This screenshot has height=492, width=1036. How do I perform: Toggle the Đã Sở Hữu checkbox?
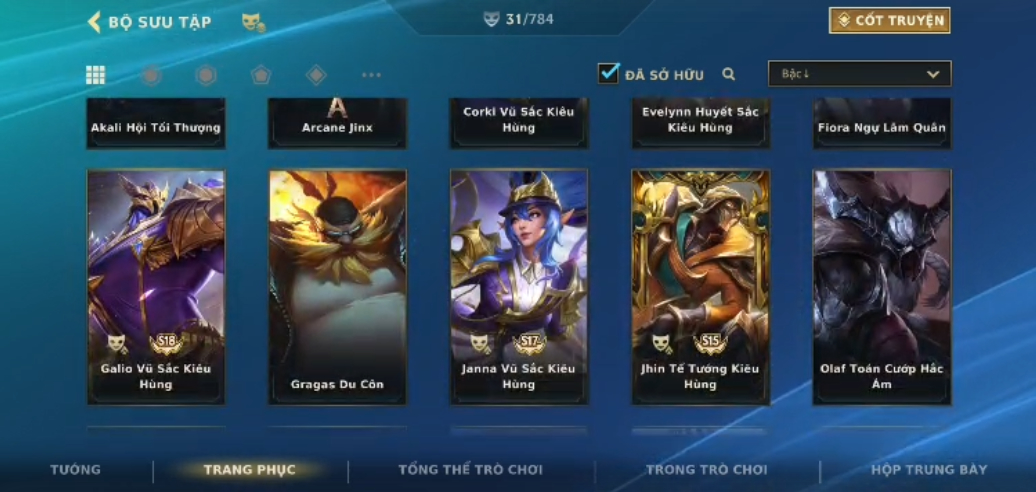609,73
